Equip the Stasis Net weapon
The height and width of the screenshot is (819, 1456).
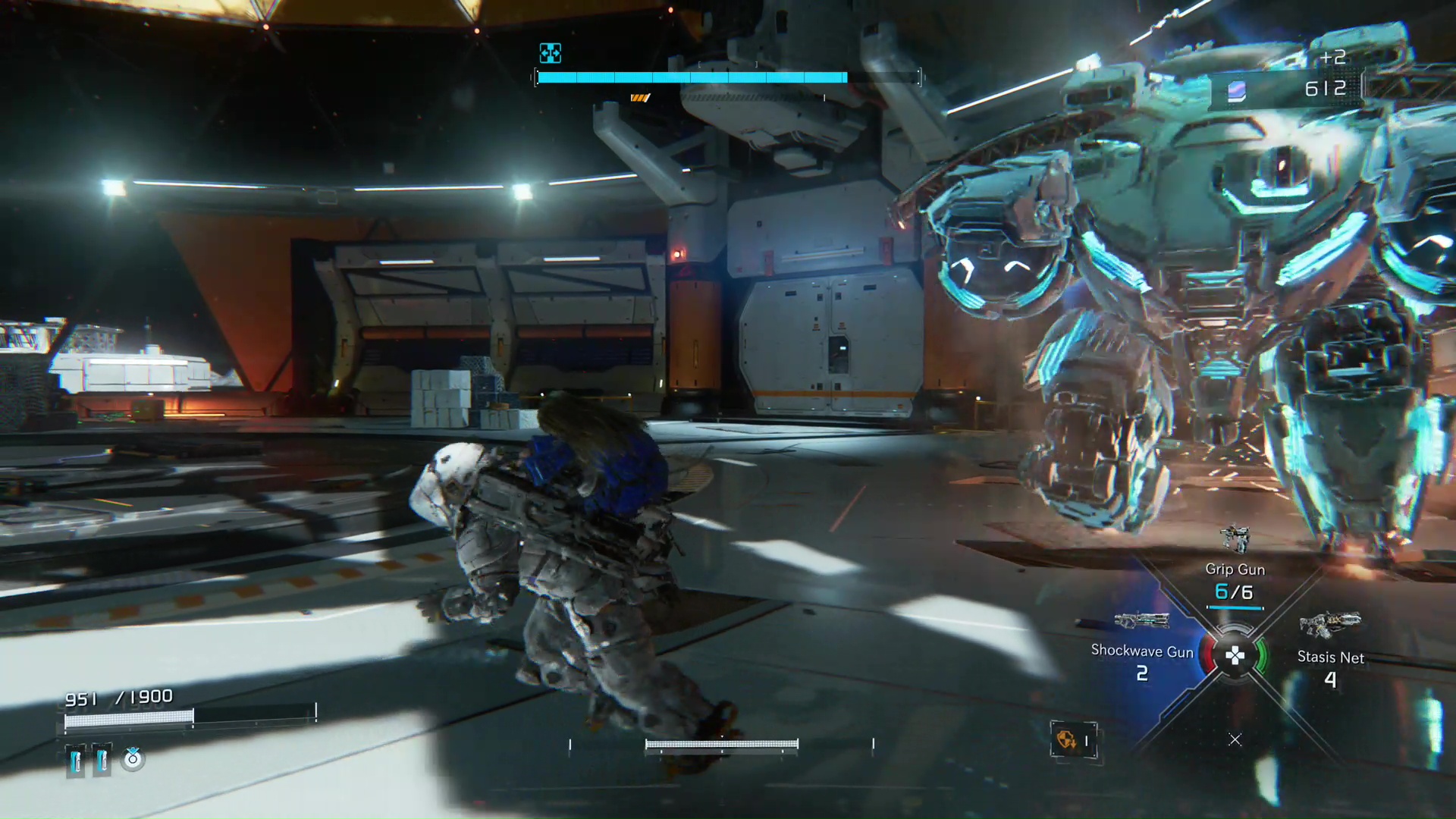pyautogui.click(x=1330, y=657)
